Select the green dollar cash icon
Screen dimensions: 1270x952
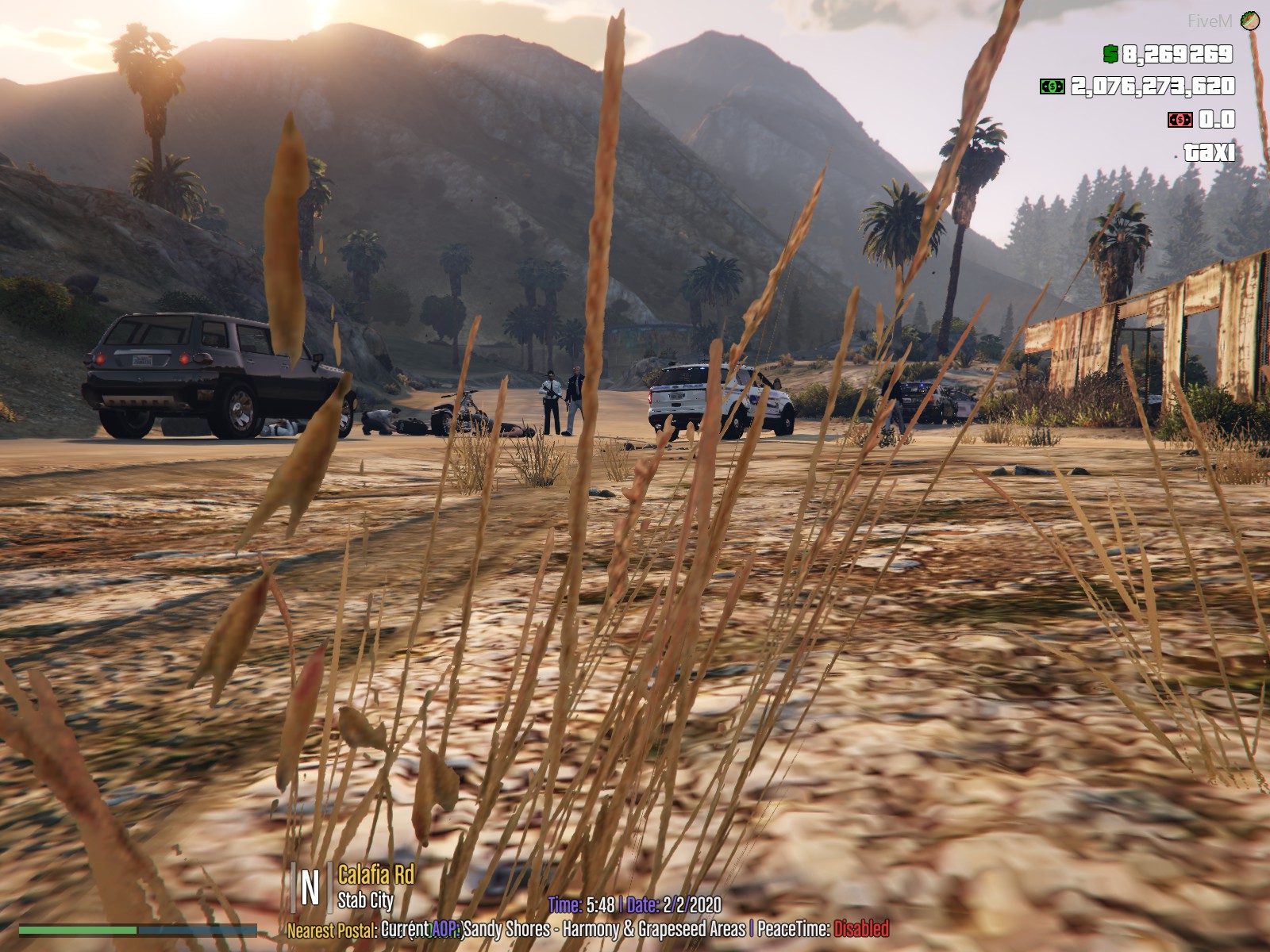(1110, 54)
